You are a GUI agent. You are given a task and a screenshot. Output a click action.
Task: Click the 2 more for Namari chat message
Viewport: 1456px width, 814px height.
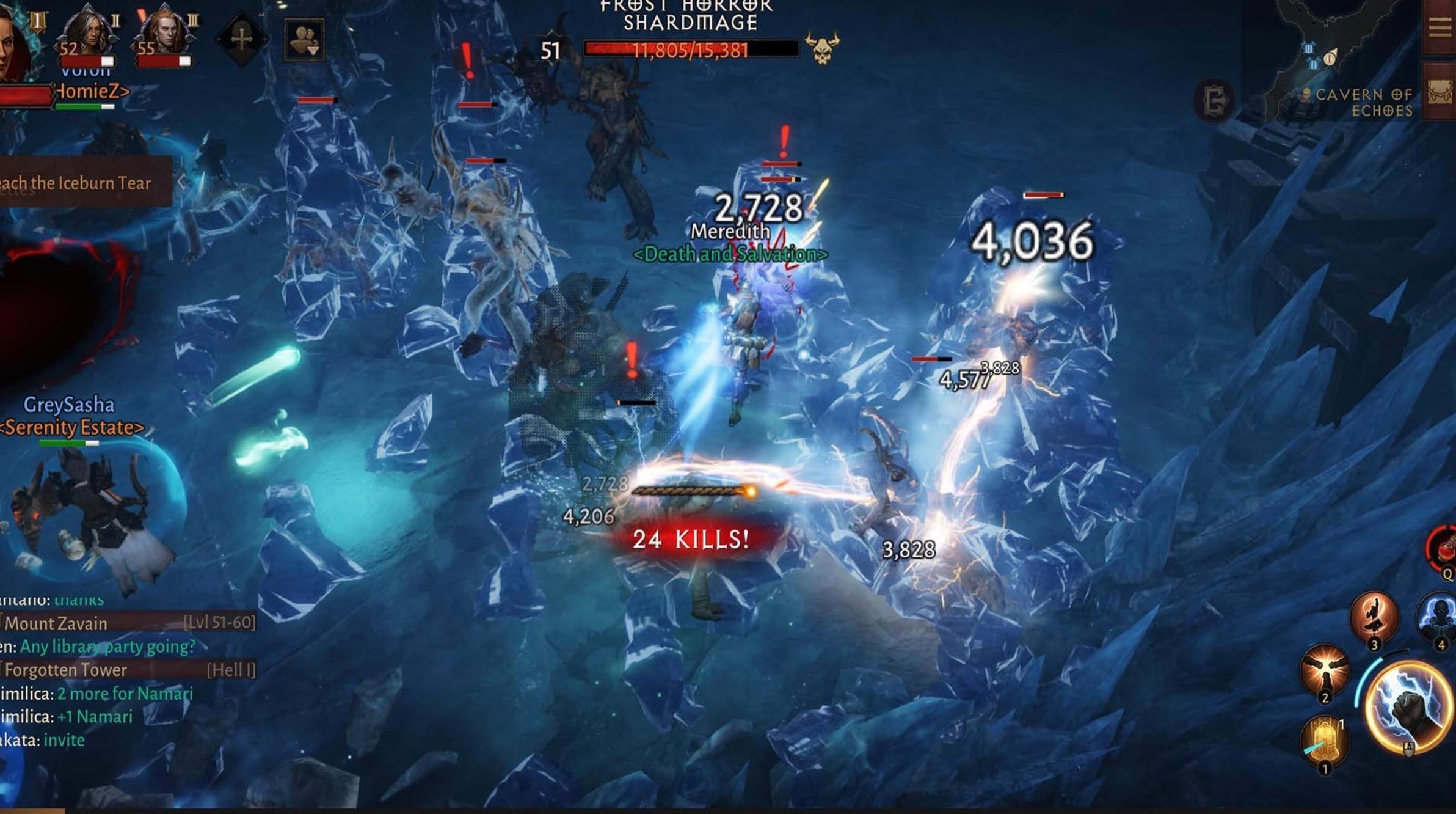click(x=125, y=694)
